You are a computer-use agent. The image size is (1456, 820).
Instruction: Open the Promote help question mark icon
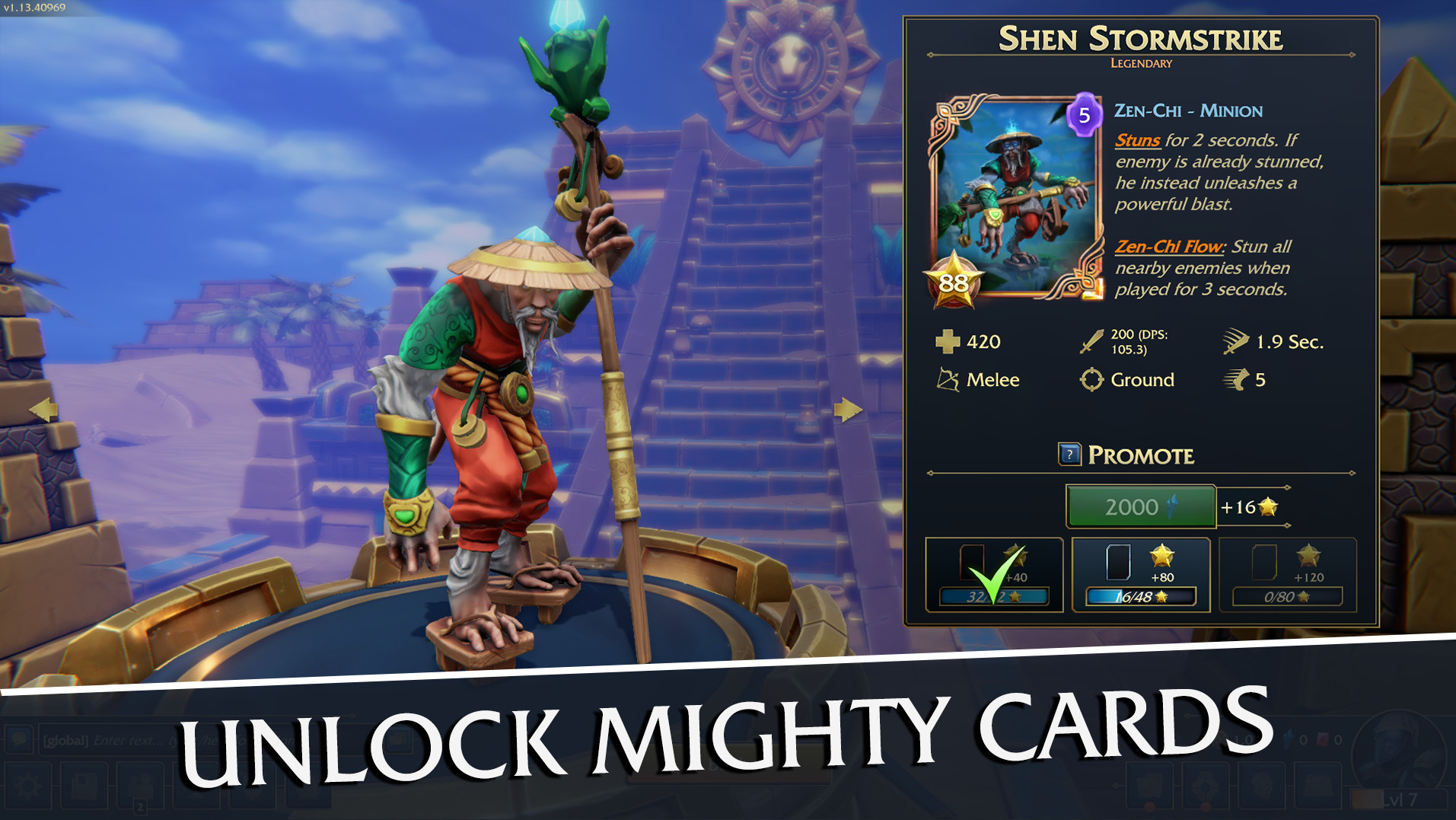(1069, 455)
